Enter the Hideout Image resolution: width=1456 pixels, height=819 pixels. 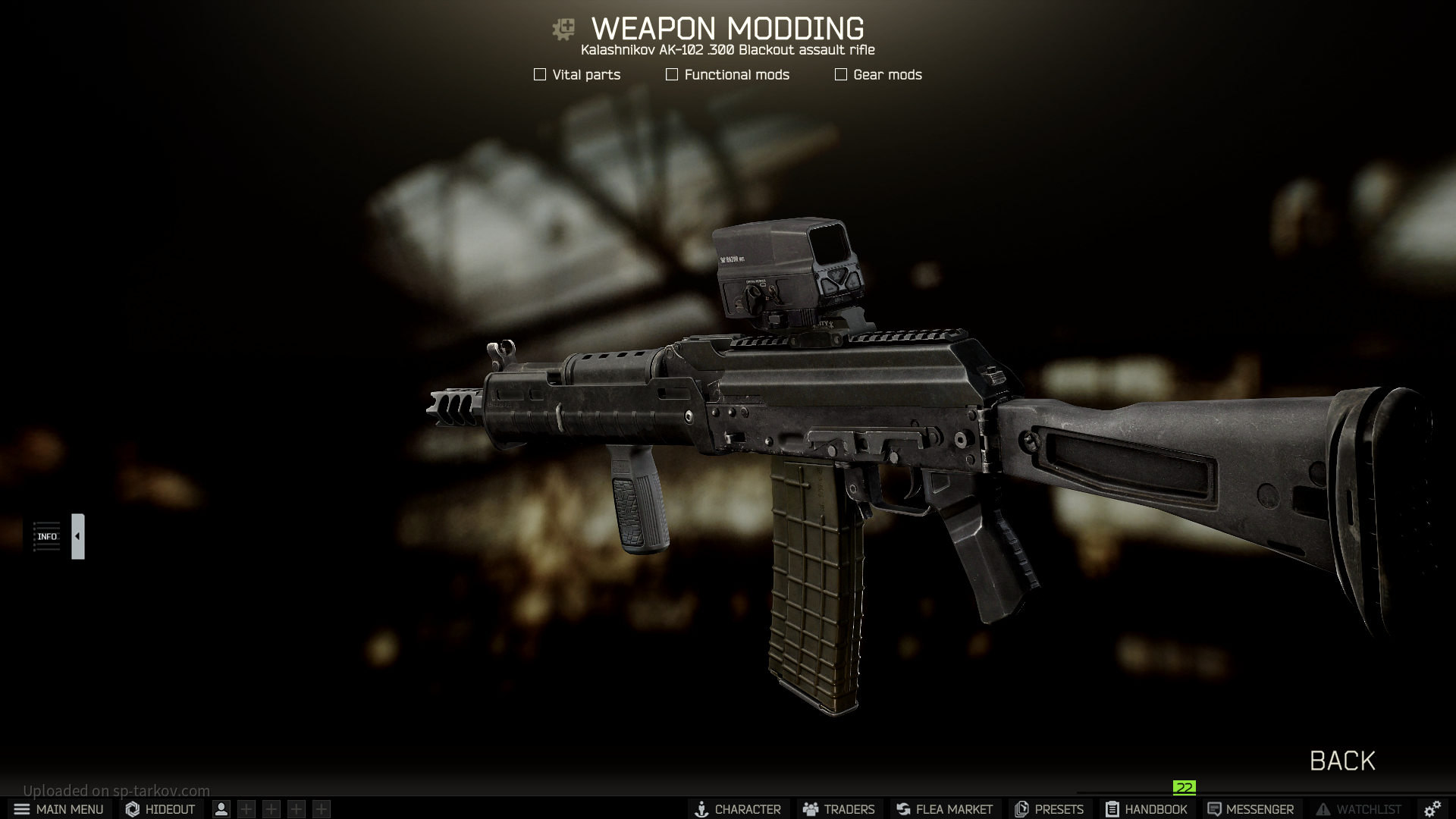tap(160, 809)
